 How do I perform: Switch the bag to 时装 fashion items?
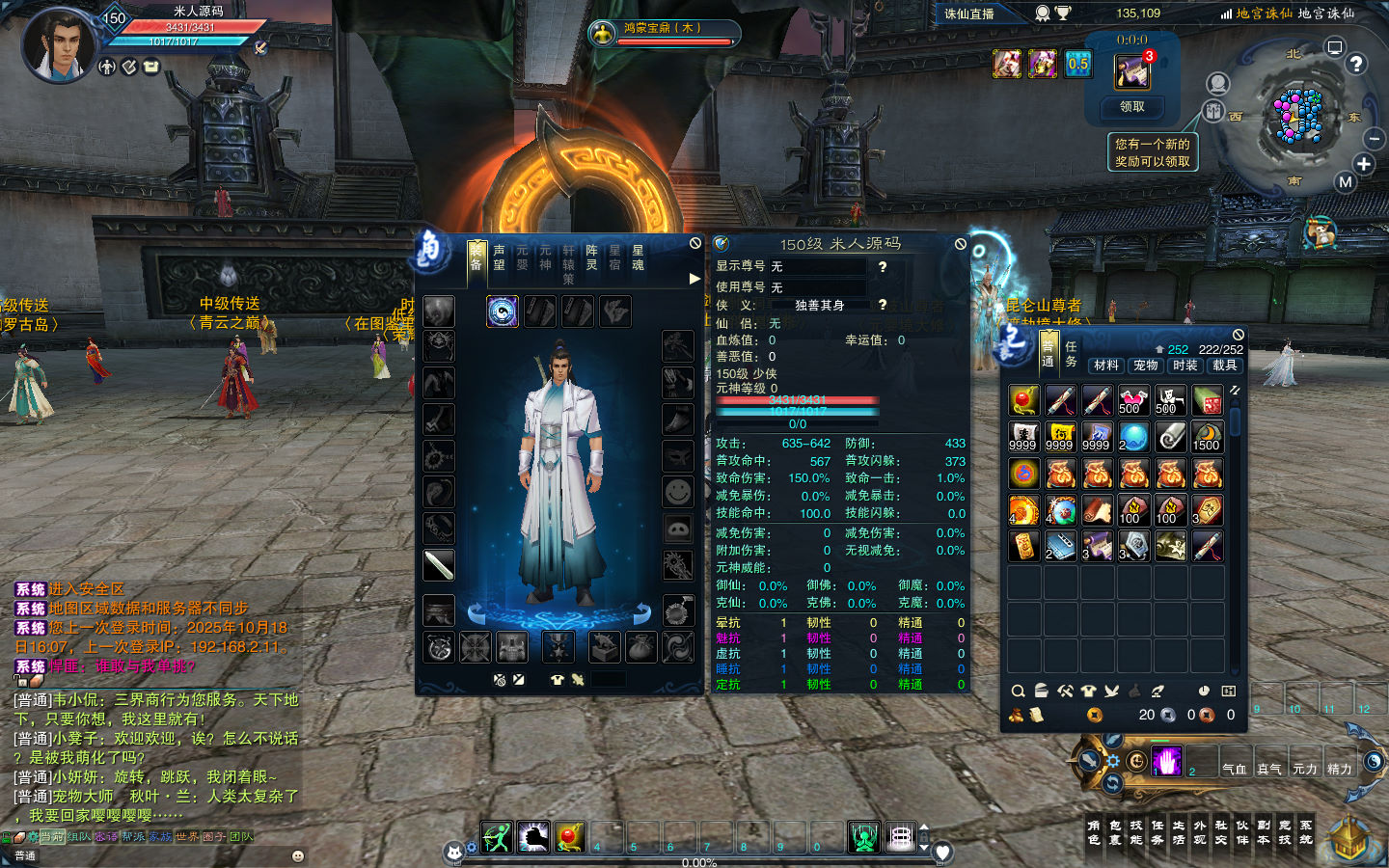[1185, 366]
